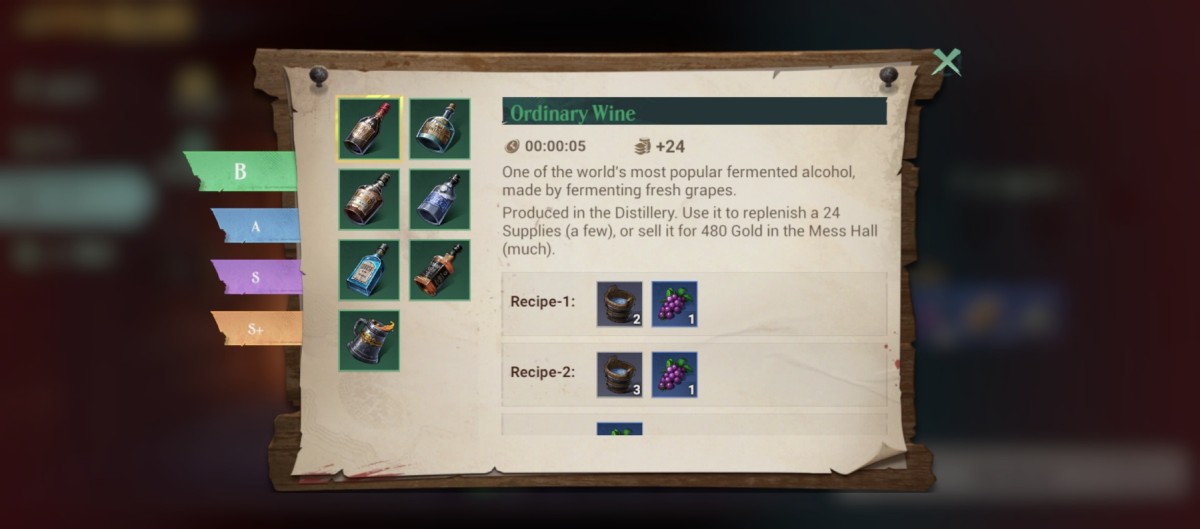Select the highlighted red-capped Ordinary Wine bottle
1200x529 pixels.
tap(369, 128)
